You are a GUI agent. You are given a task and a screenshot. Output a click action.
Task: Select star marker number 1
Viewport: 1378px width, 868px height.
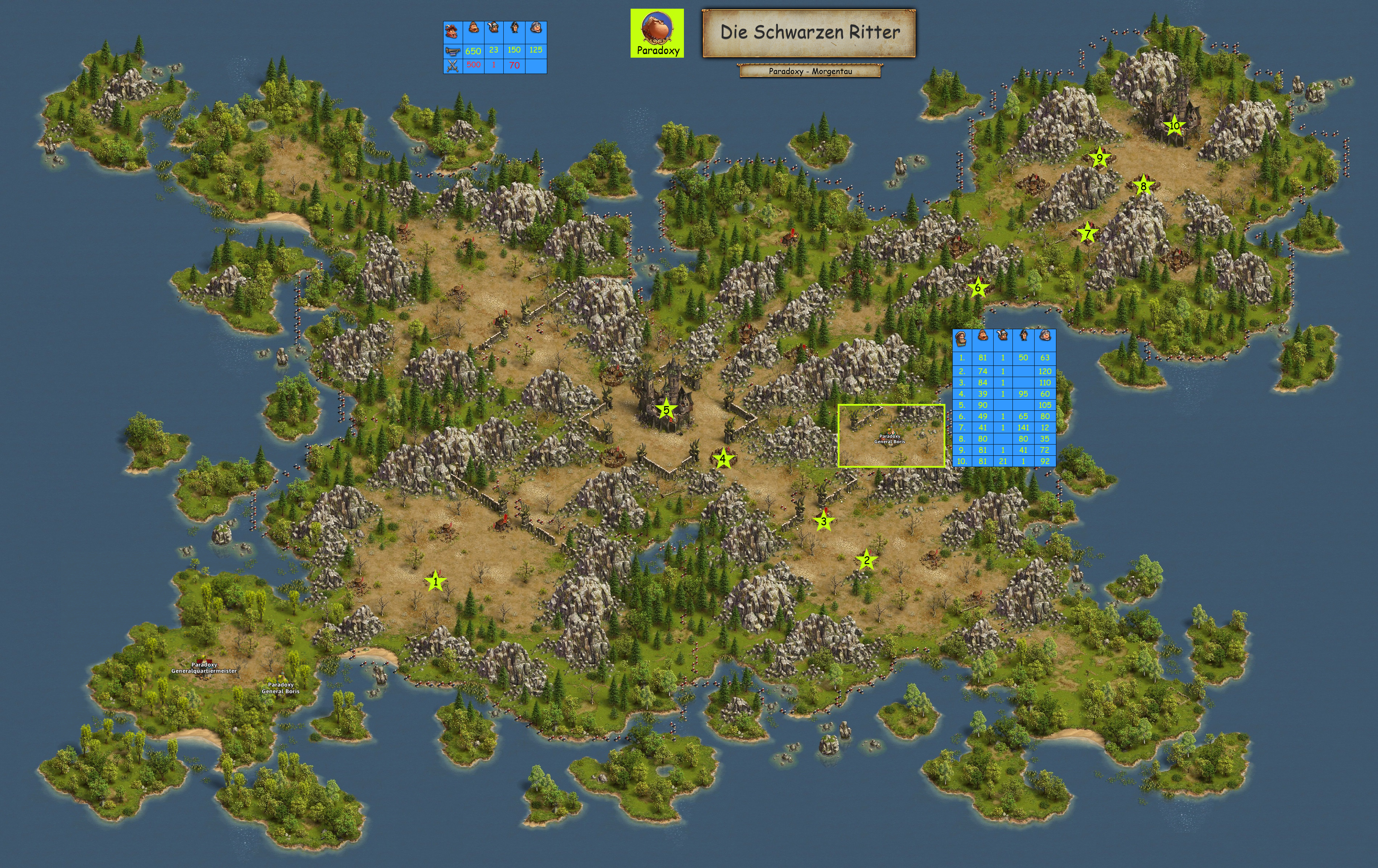tap(436, 582)
